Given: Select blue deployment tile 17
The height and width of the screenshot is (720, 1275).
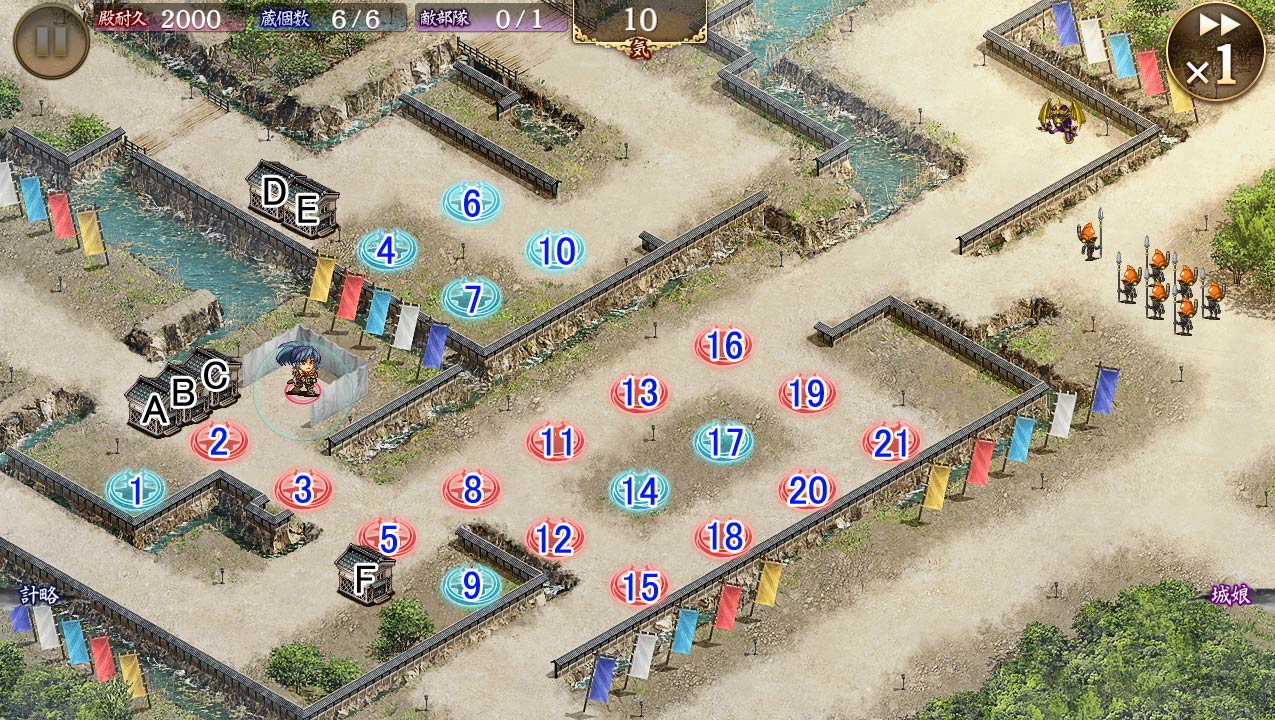Looking at the screenshot, I should pos(723,442).
